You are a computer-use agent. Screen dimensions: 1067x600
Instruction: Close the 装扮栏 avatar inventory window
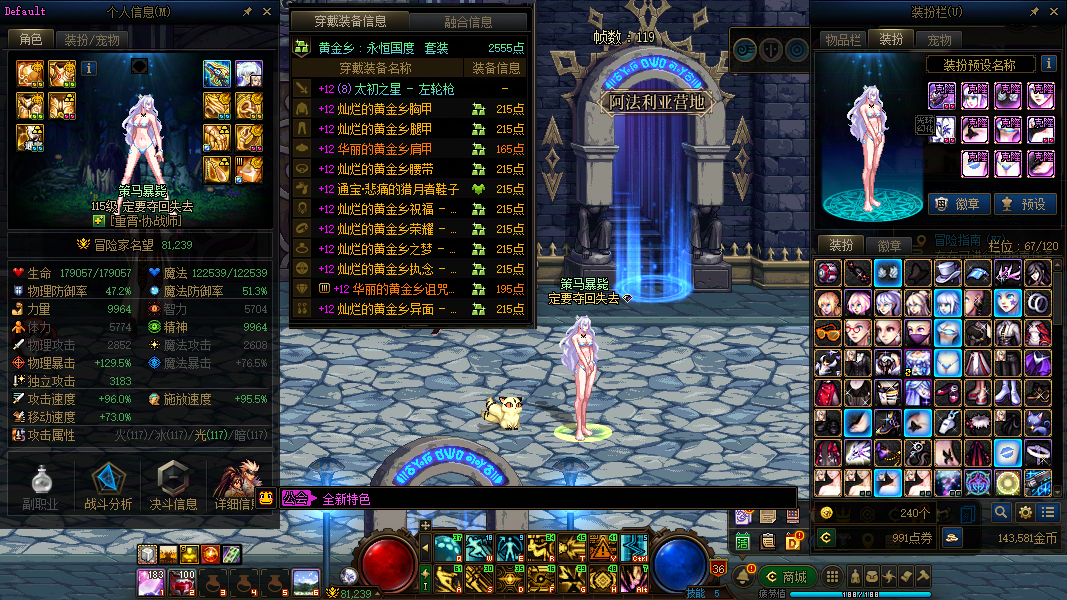(1055, 12)
